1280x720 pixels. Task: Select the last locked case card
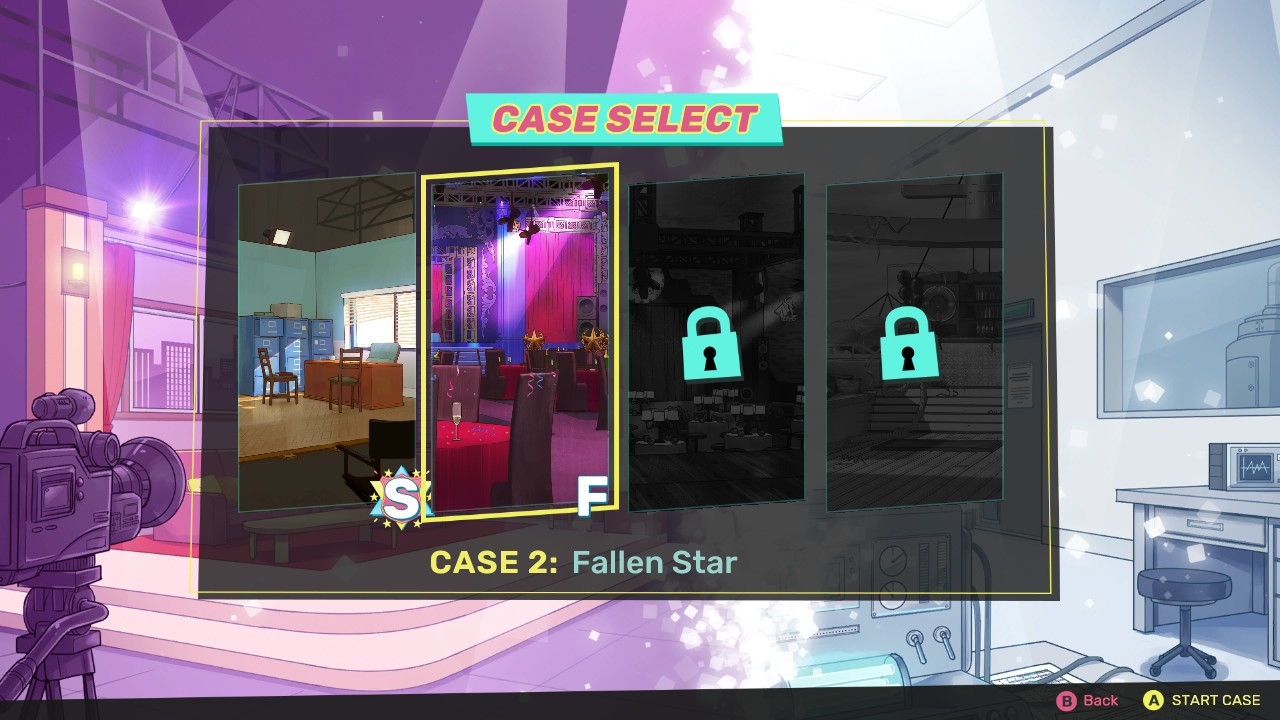913,342
